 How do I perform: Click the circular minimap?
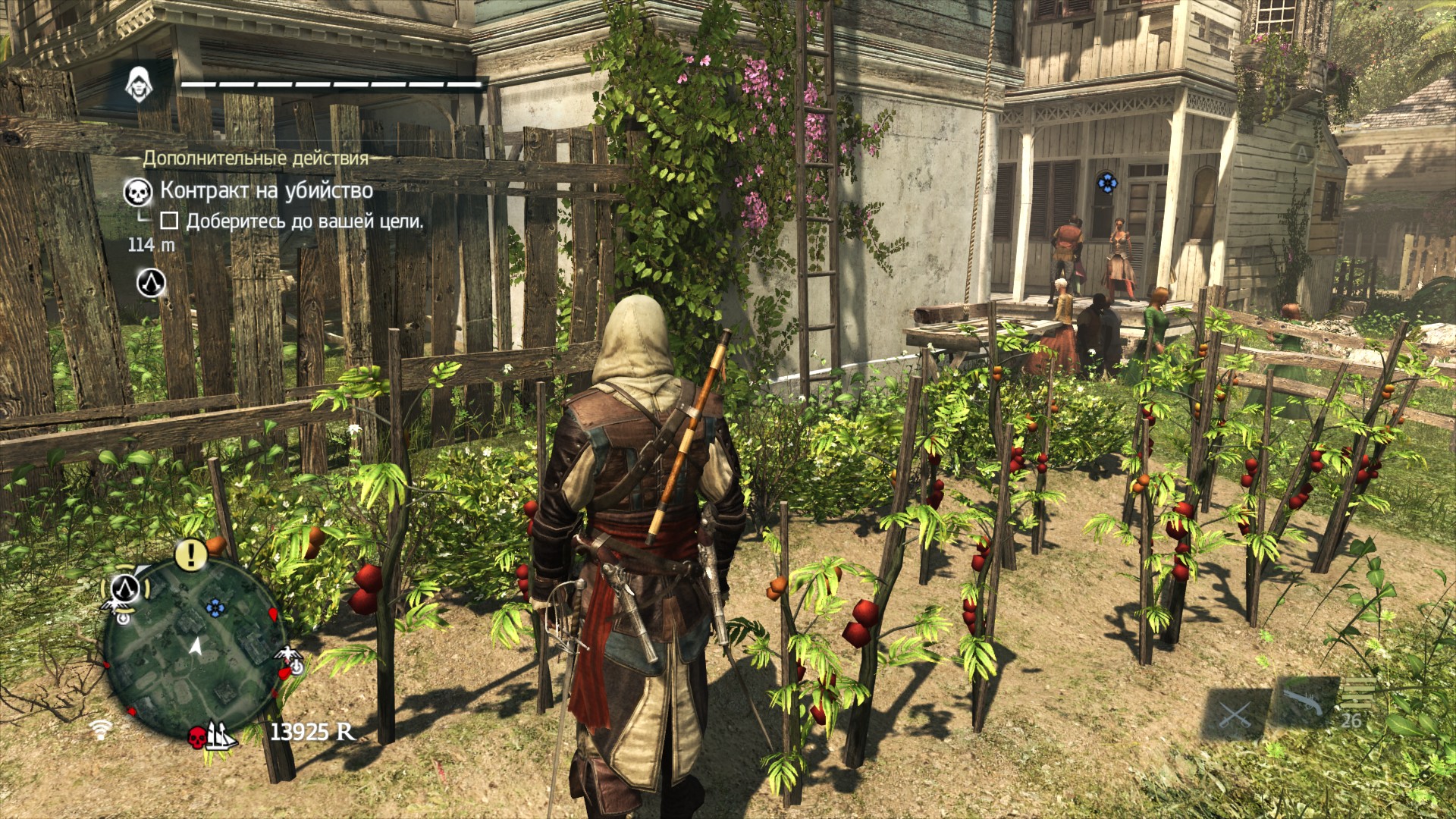pyautogui.click(x=194, y=646)
